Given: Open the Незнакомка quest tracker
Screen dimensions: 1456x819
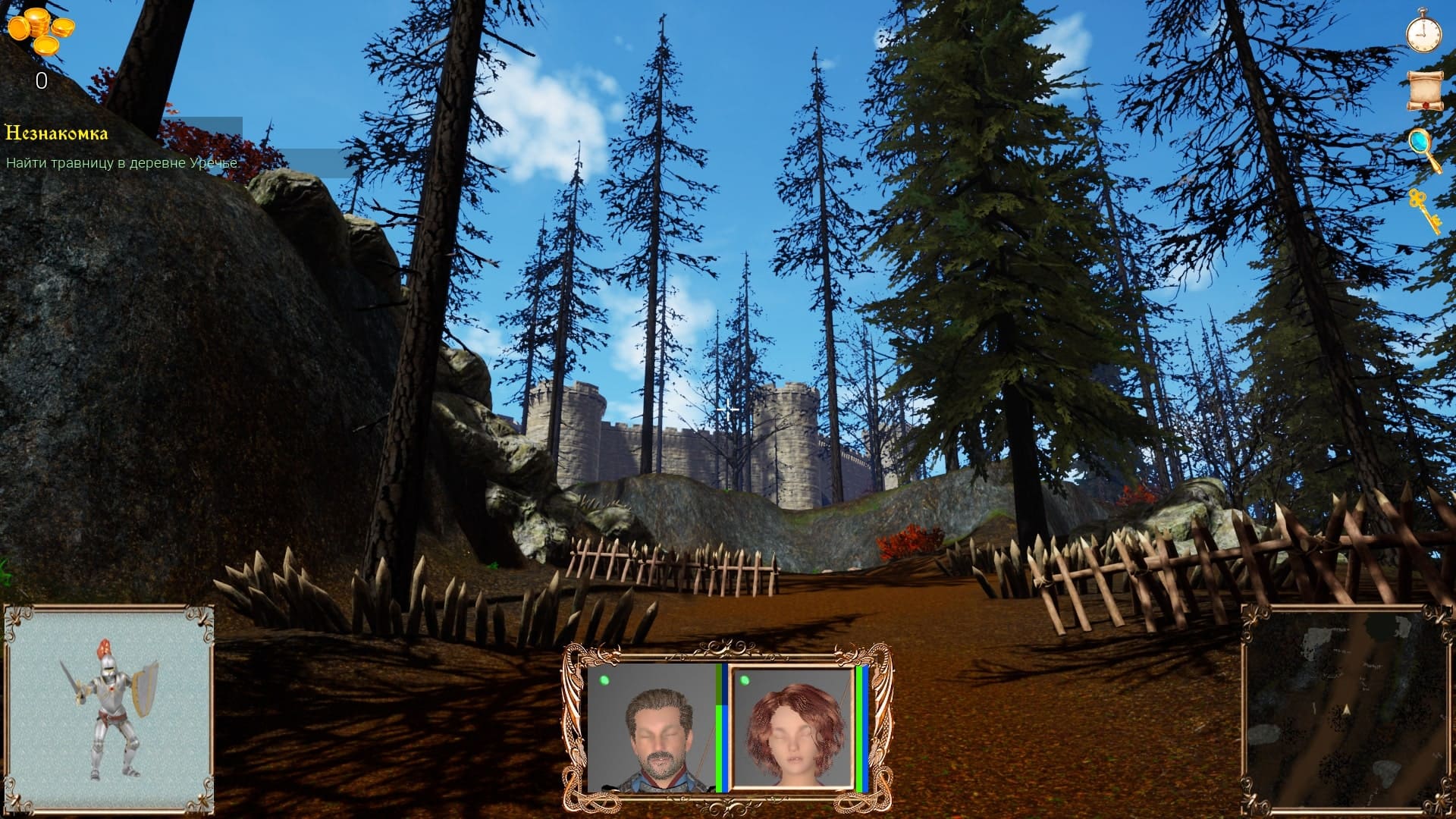Looking at the screenshot, I should click(57, 134).
